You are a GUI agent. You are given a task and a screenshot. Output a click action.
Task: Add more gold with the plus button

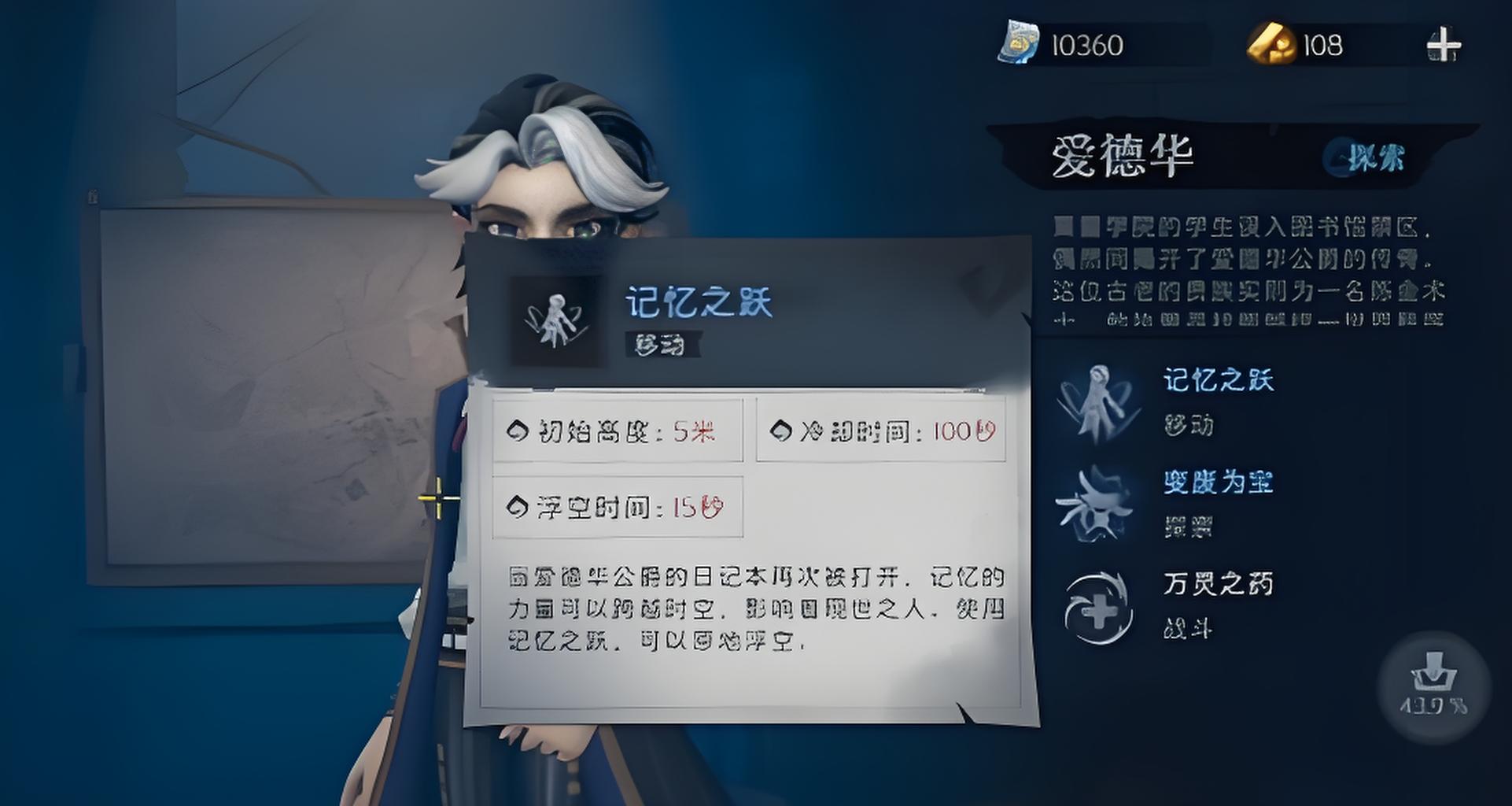tap(1444, 45)
